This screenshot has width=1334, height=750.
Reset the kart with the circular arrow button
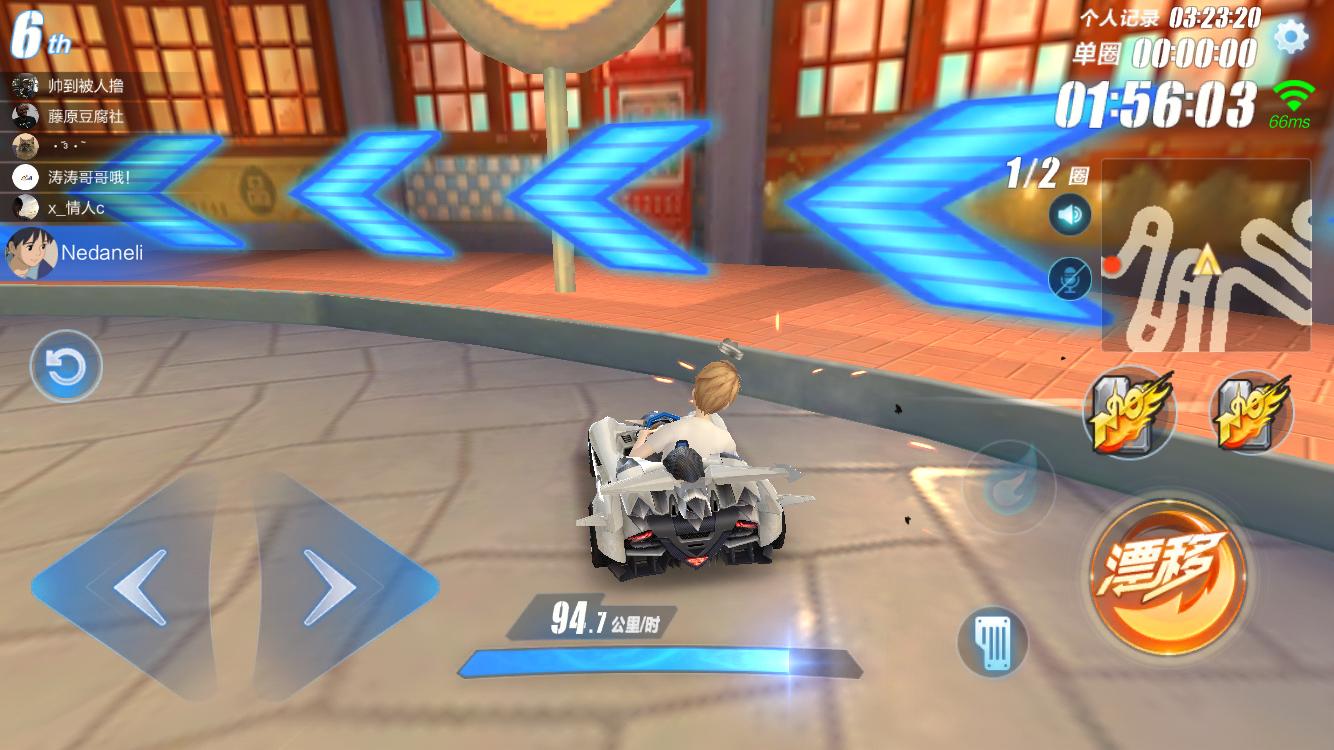(x=67, y=367)
